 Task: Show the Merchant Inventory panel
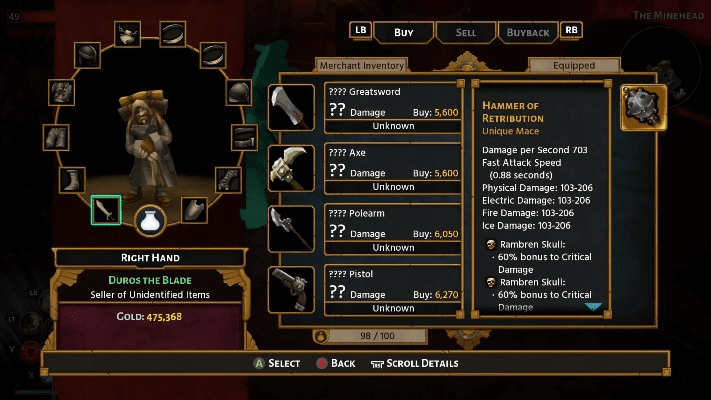coord(361,66)
